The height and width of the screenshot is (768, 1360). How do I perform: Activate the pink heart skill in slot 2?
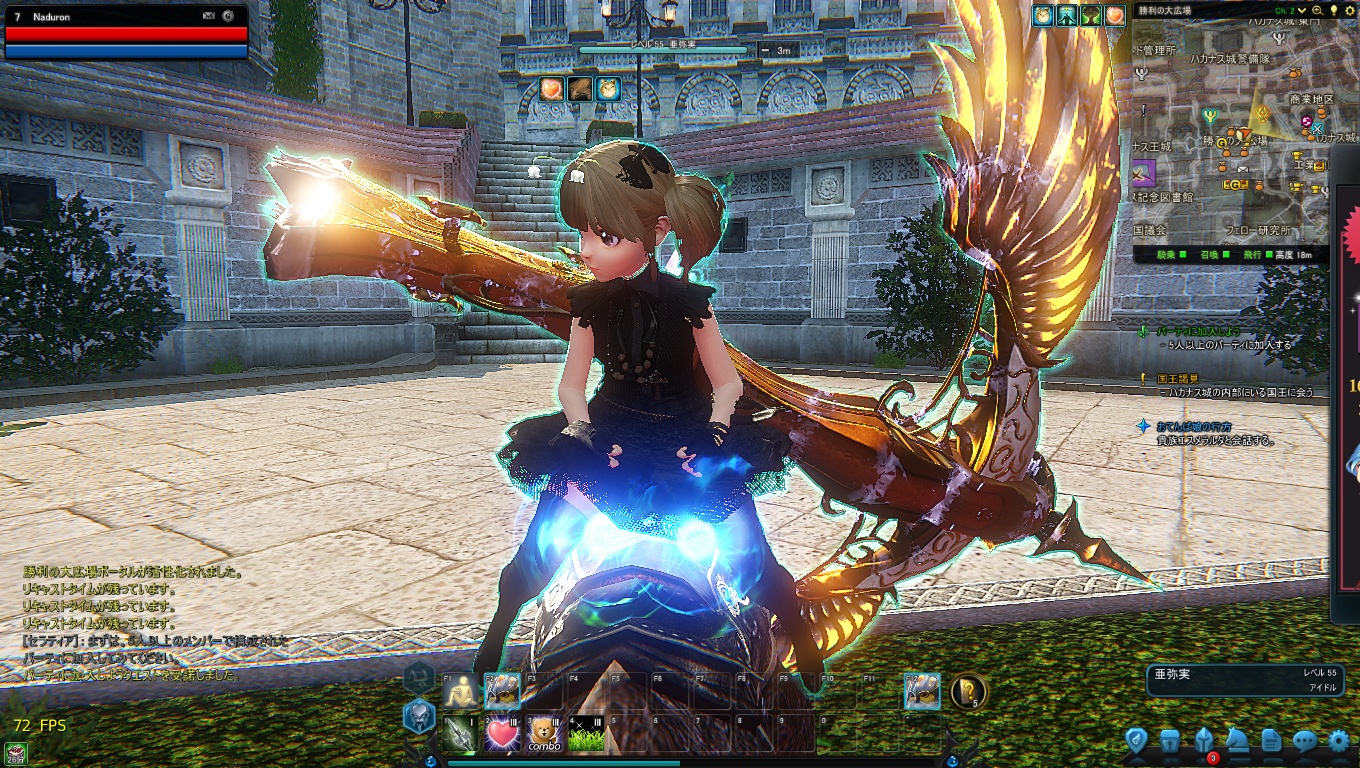[x=501, y=734]
